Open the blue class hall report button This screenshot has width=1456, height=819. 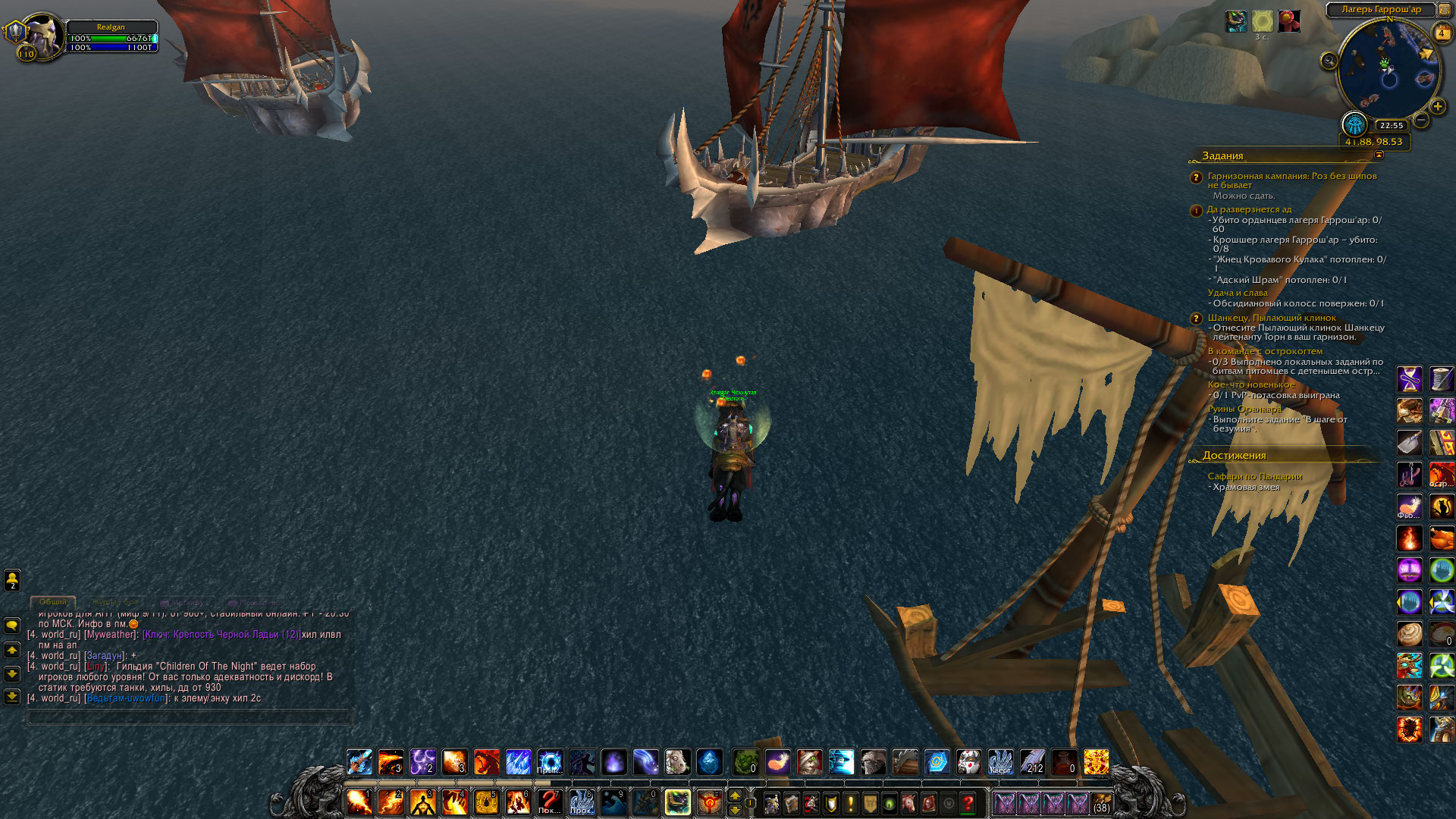pos(1354,124)
